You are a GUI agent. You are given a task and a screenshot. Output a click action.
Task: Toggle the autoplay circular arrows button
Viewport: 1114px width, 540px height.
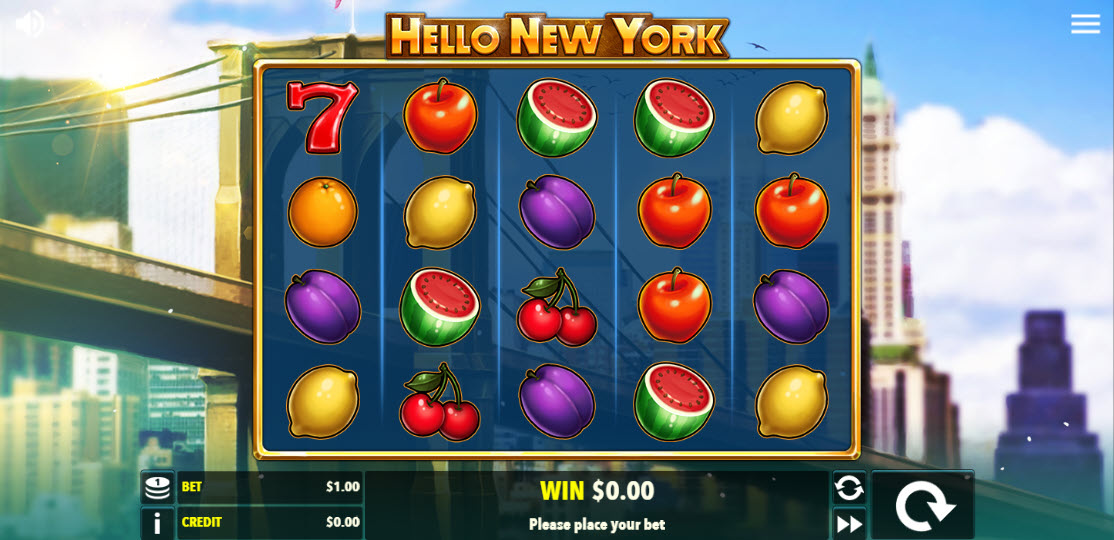849,488
